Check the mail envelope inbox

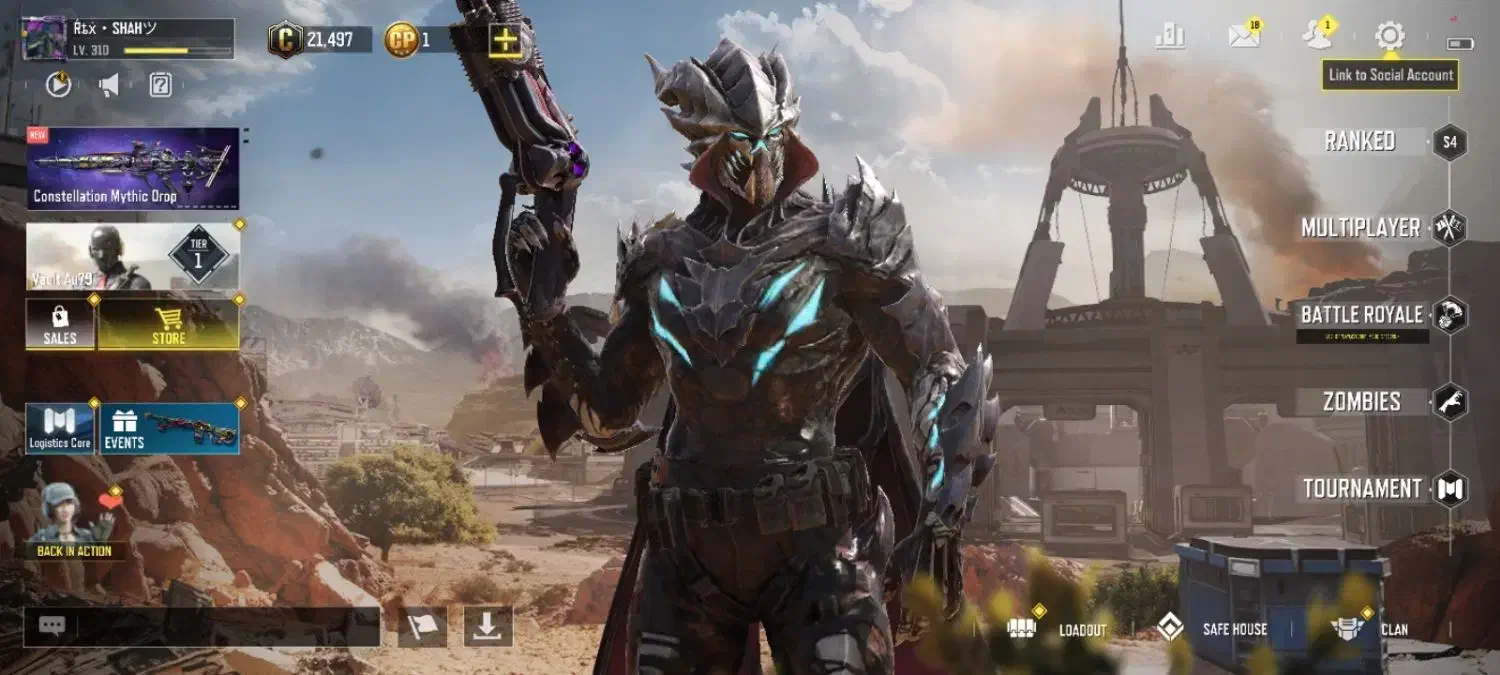pyautogui.click(x=1243, y=37)
